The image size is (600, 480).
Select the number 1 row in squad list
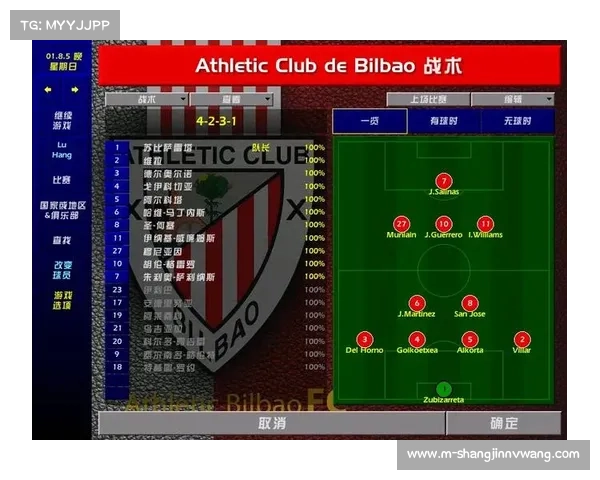117,147
